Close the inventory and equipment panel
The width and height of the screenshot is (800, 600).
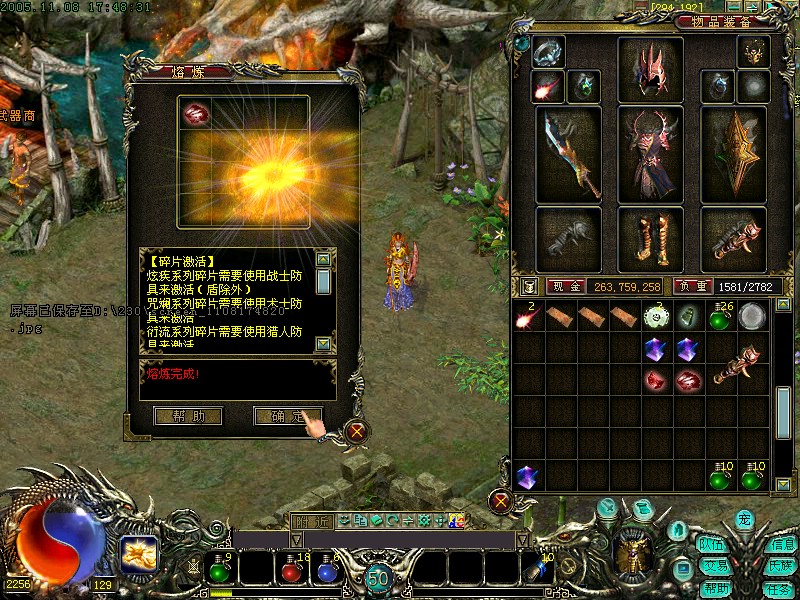coord(502,500)
